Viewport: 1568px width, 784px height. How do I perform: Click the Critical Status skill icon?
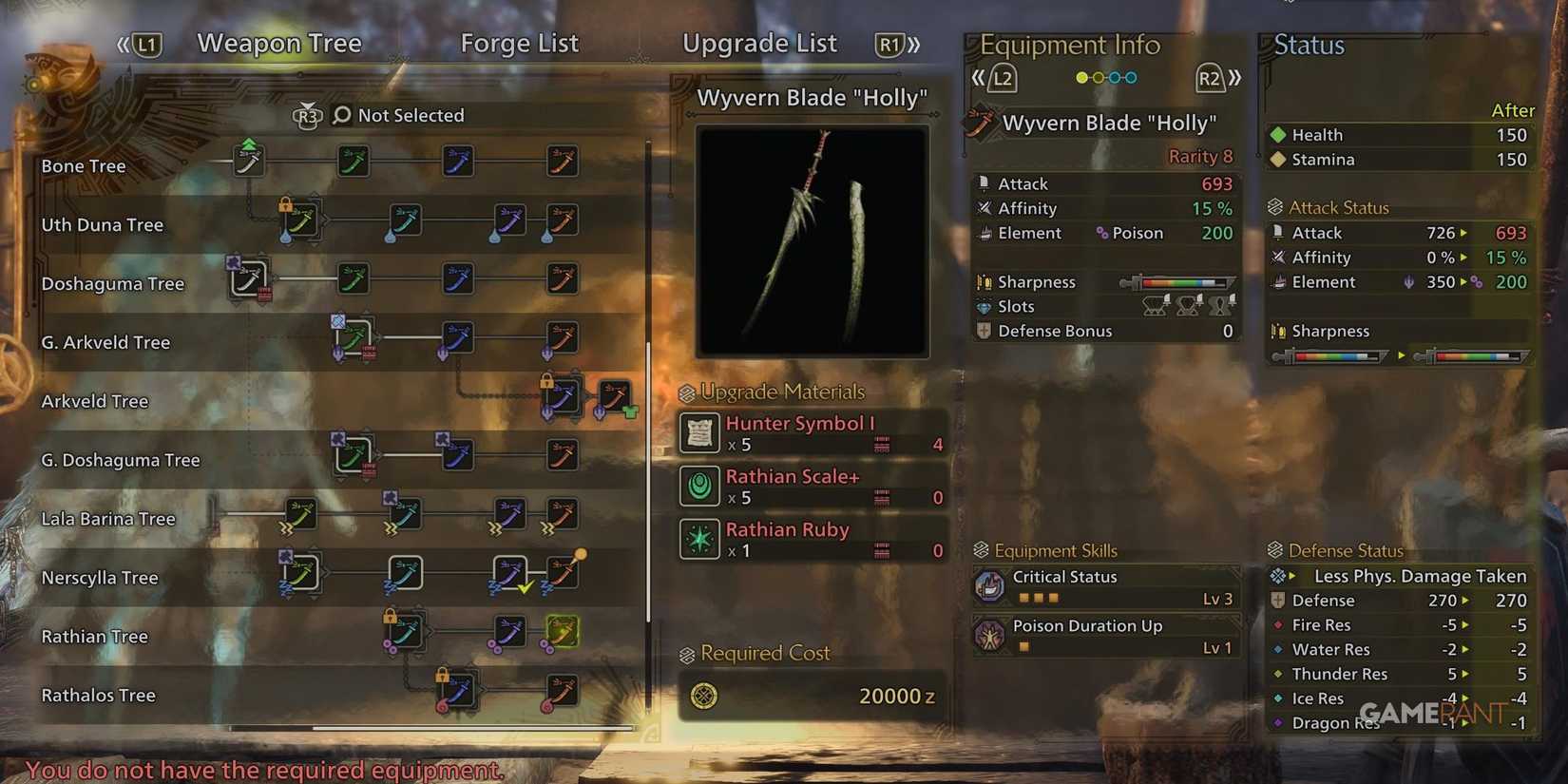click(991, 585)
